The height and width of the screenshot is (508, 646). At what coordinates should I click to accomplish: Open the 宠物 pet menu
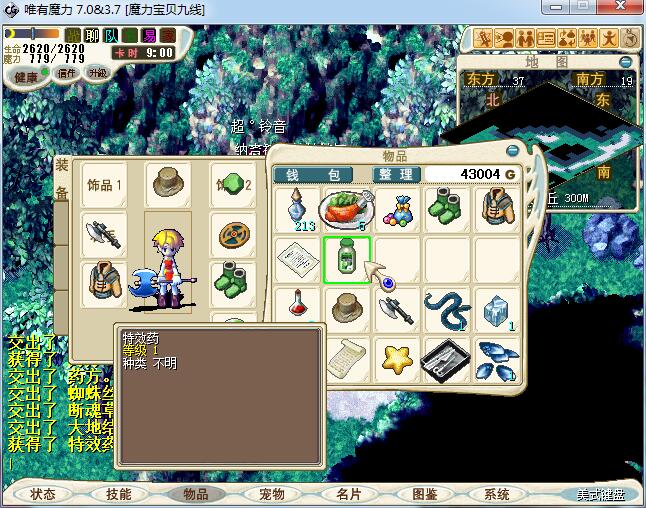tap(272, 494)
